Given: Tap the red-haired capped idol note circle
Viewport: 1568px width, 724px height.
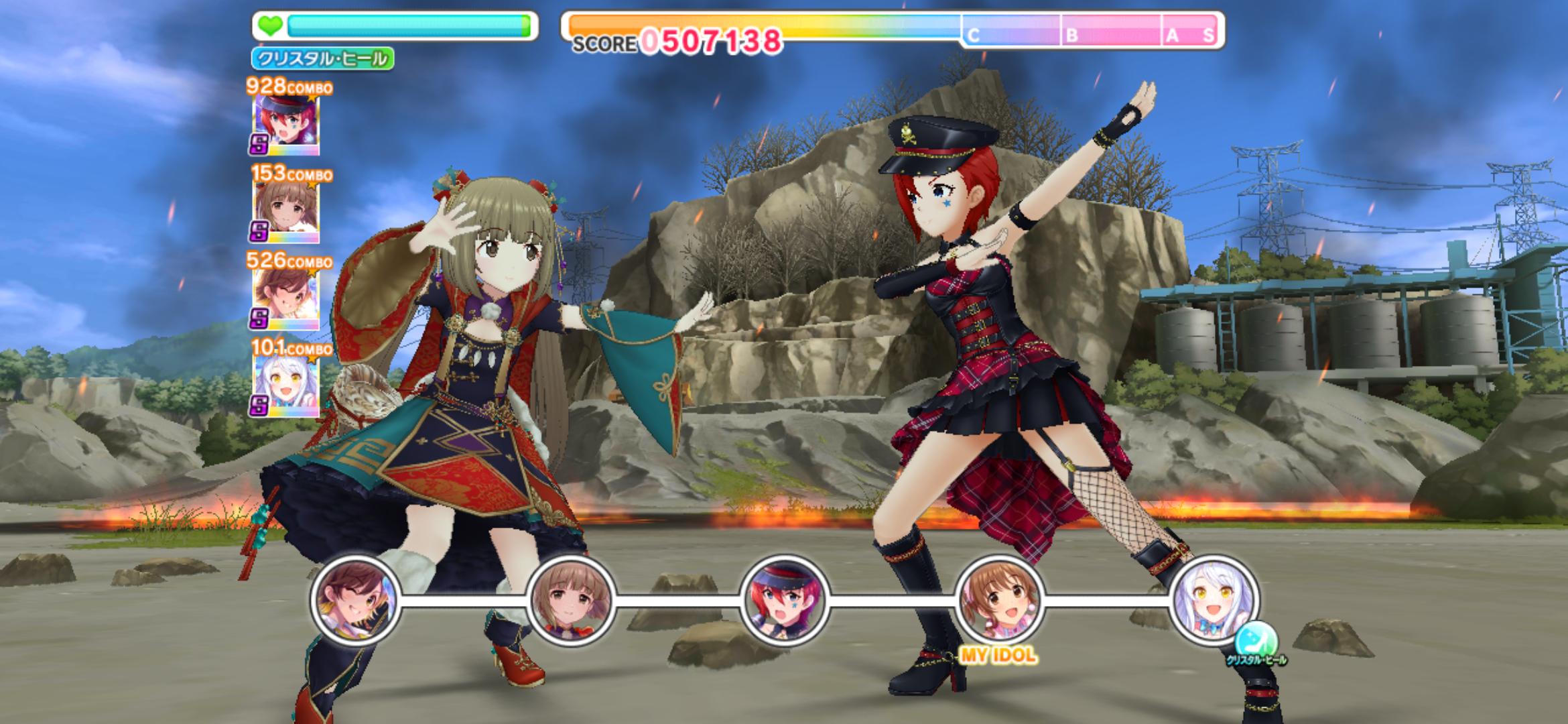Looking at the screenshot, I should click(x=785, y=600).
